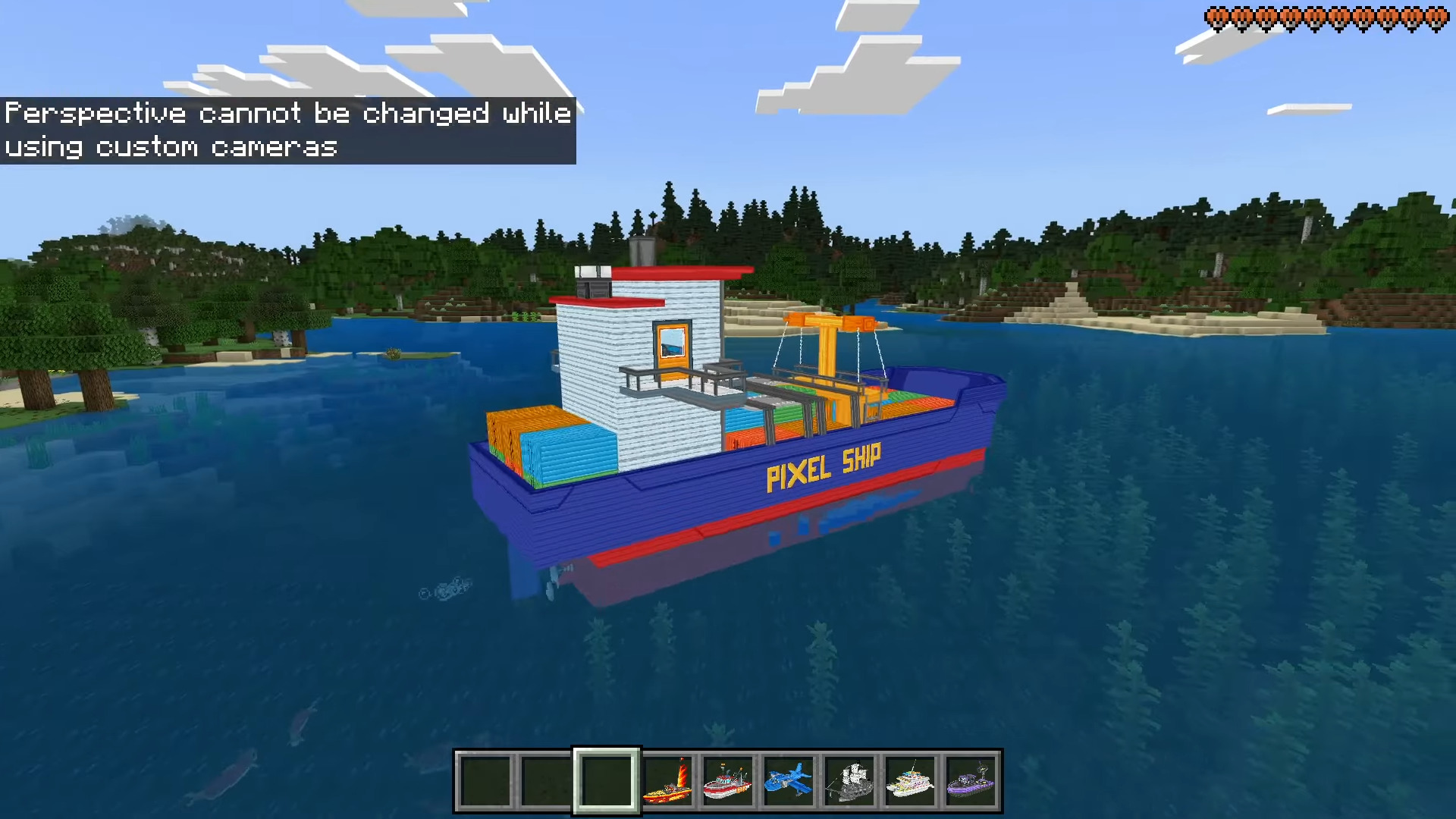Click the highlighted empty hotbar slot
This screenshot has height=819, width=1456.
coord(607,781)
